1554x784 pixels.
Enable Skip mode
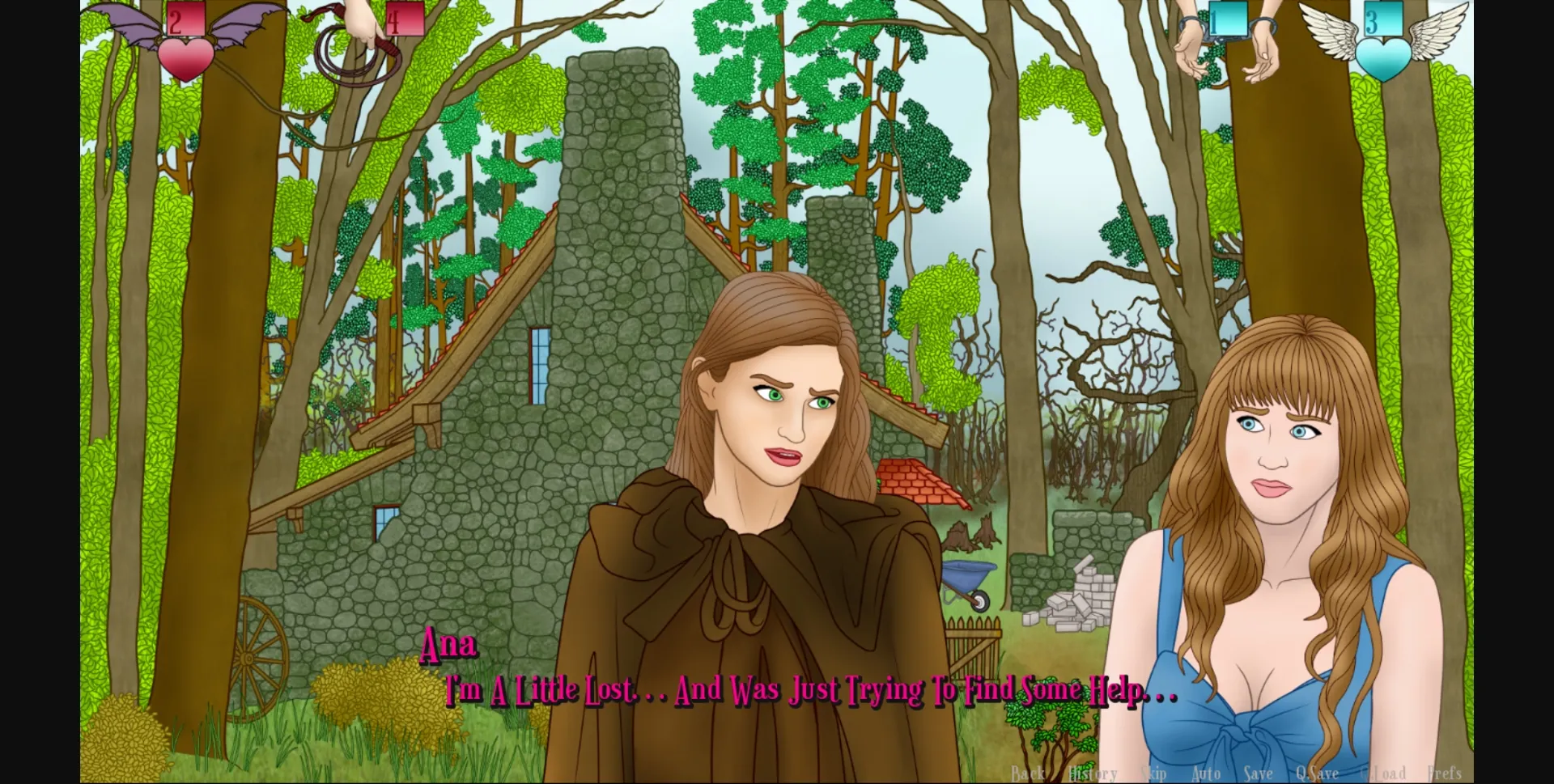(x=1153, y=773)
